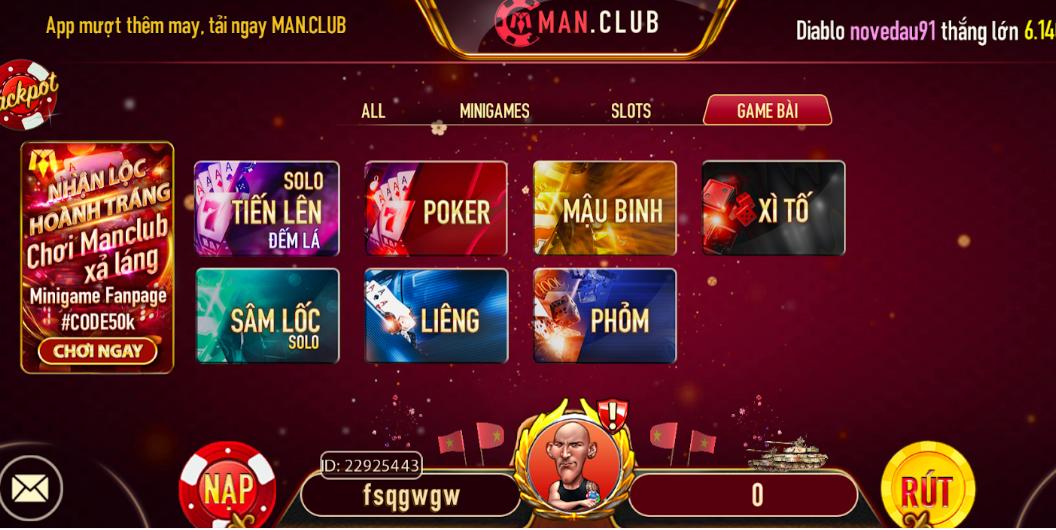Open the Jackpot icon
This screenshot has height=530, width=1056.
point(25,95)
